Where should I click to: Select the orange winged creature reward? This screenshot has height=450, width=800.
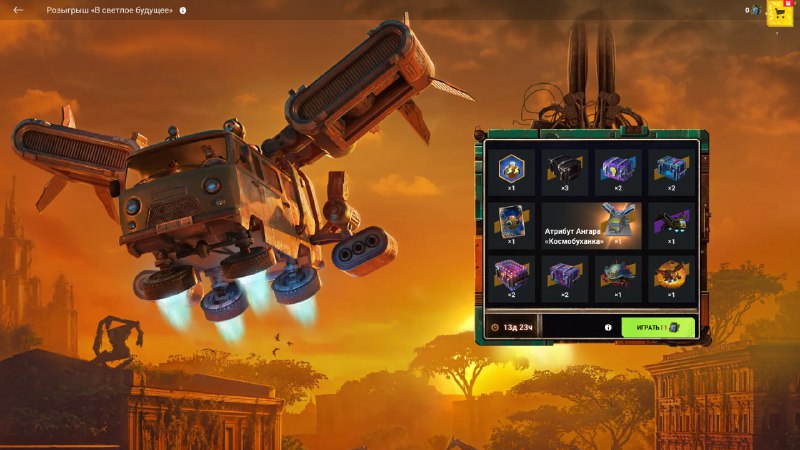click(670, 278)
